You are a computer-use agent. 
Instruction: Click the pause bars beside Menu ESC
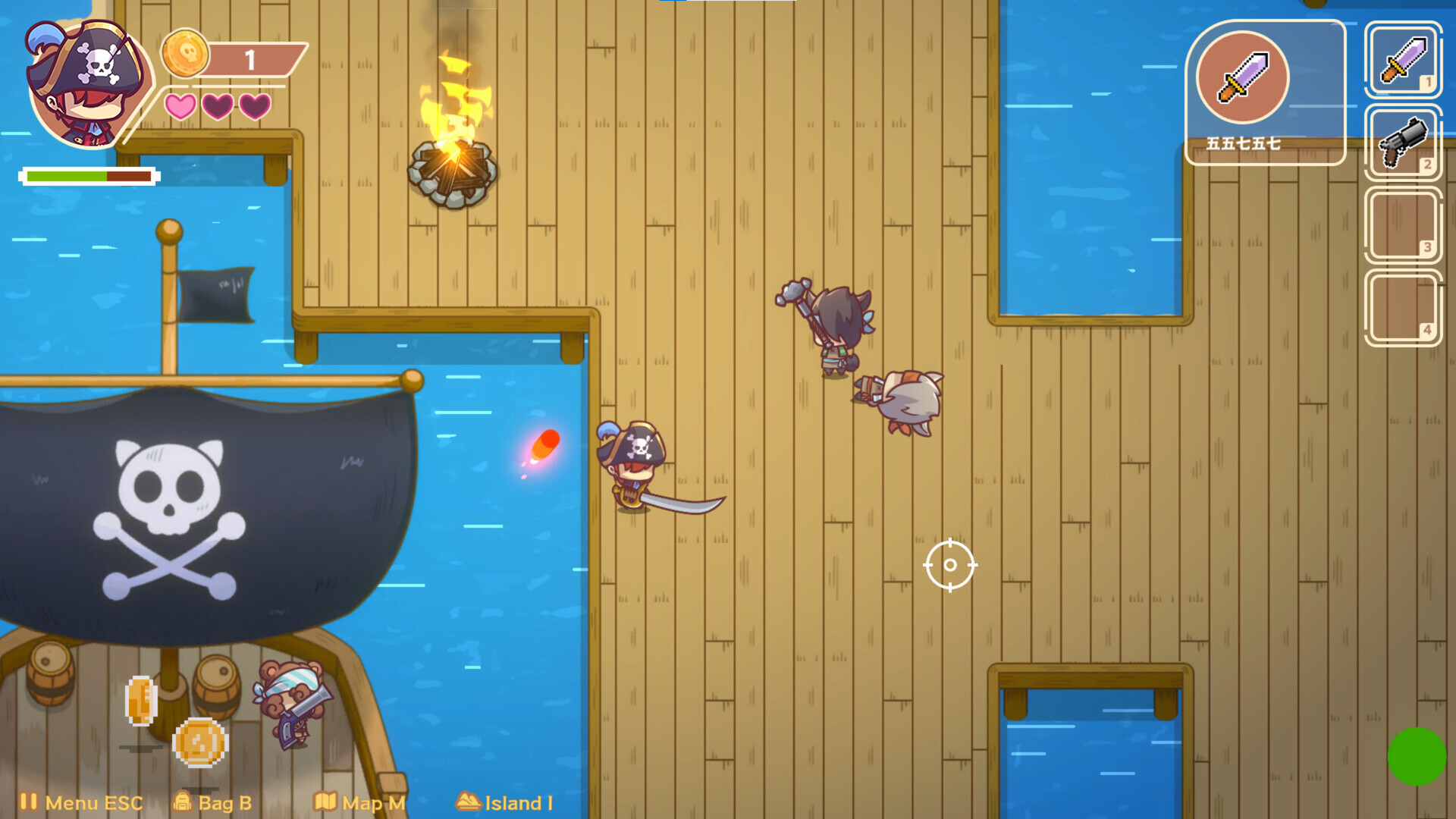click(x=30, y=802)
